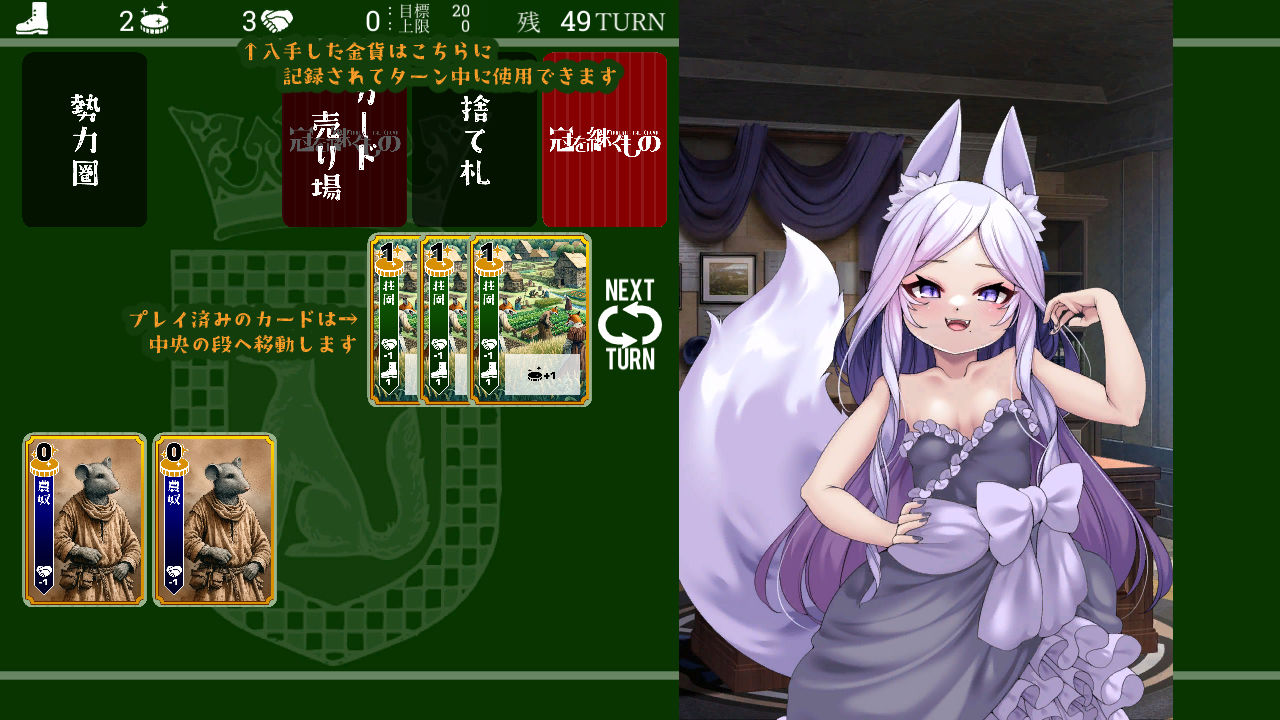Click the cost 0 badge on a 農奴 card
This screenshot has height=720, width=1280.
[x=44, y=451]
